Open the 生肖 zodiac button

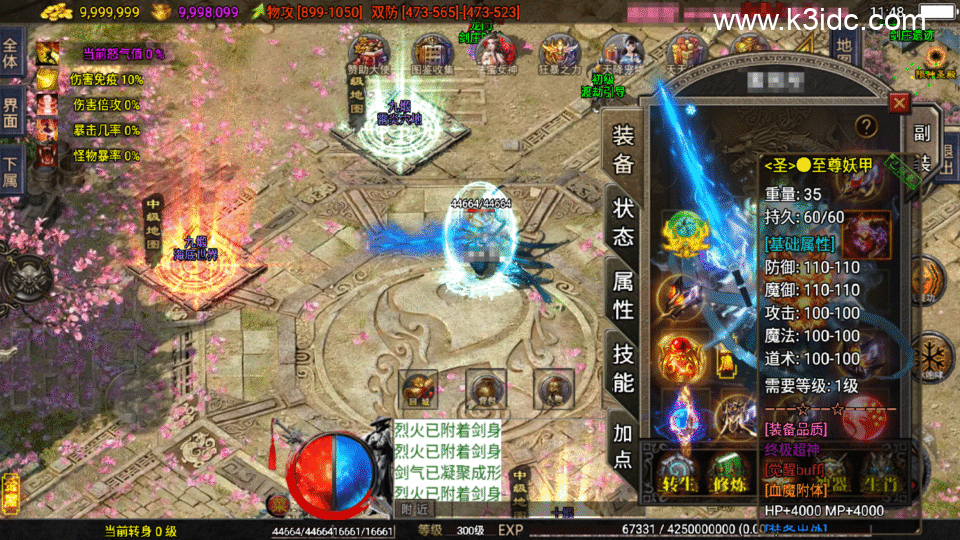coord(880,471)
